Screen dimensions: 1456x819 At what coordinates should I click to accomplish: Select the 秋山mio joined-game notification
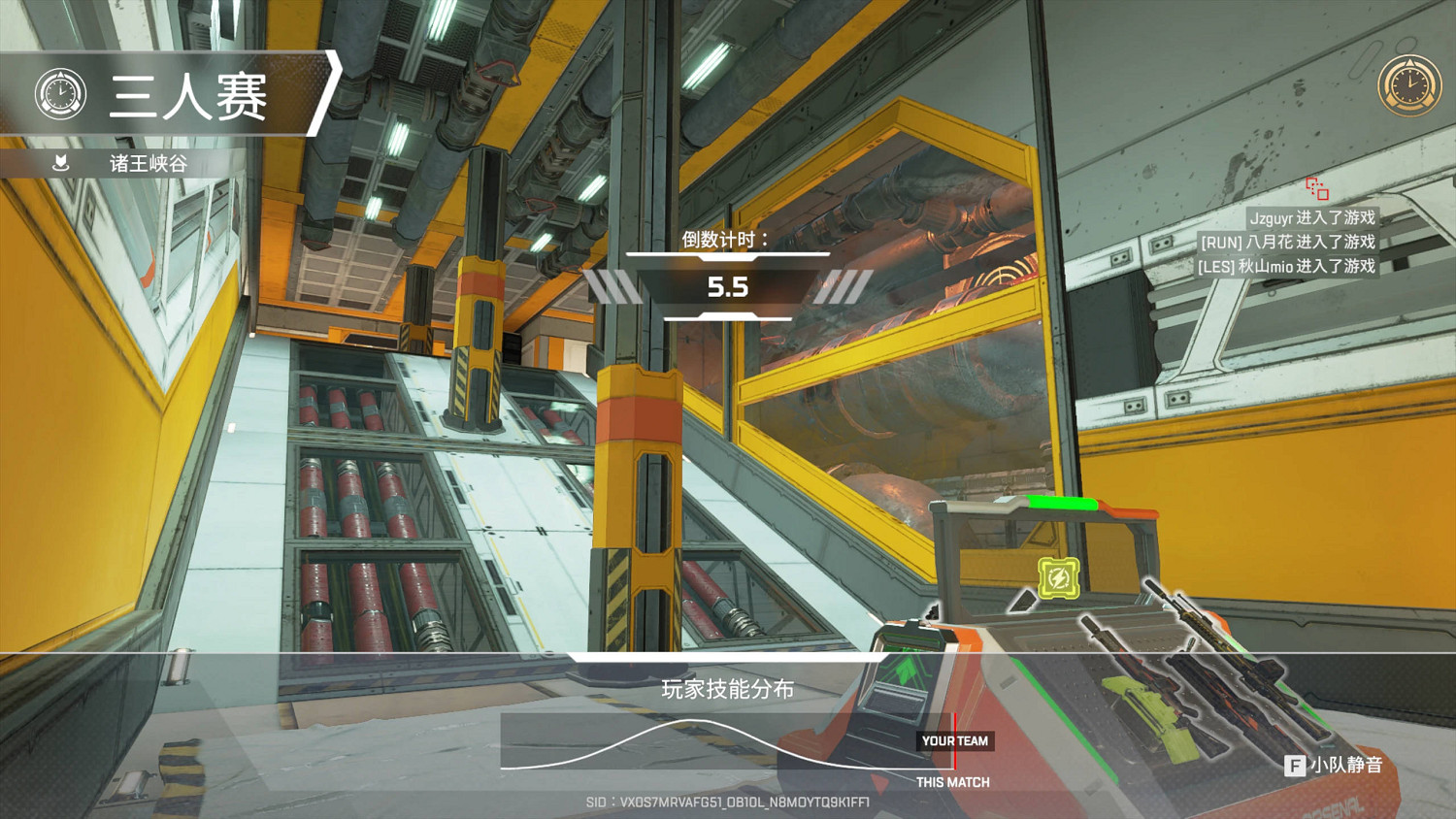[x=1286, y=266]
